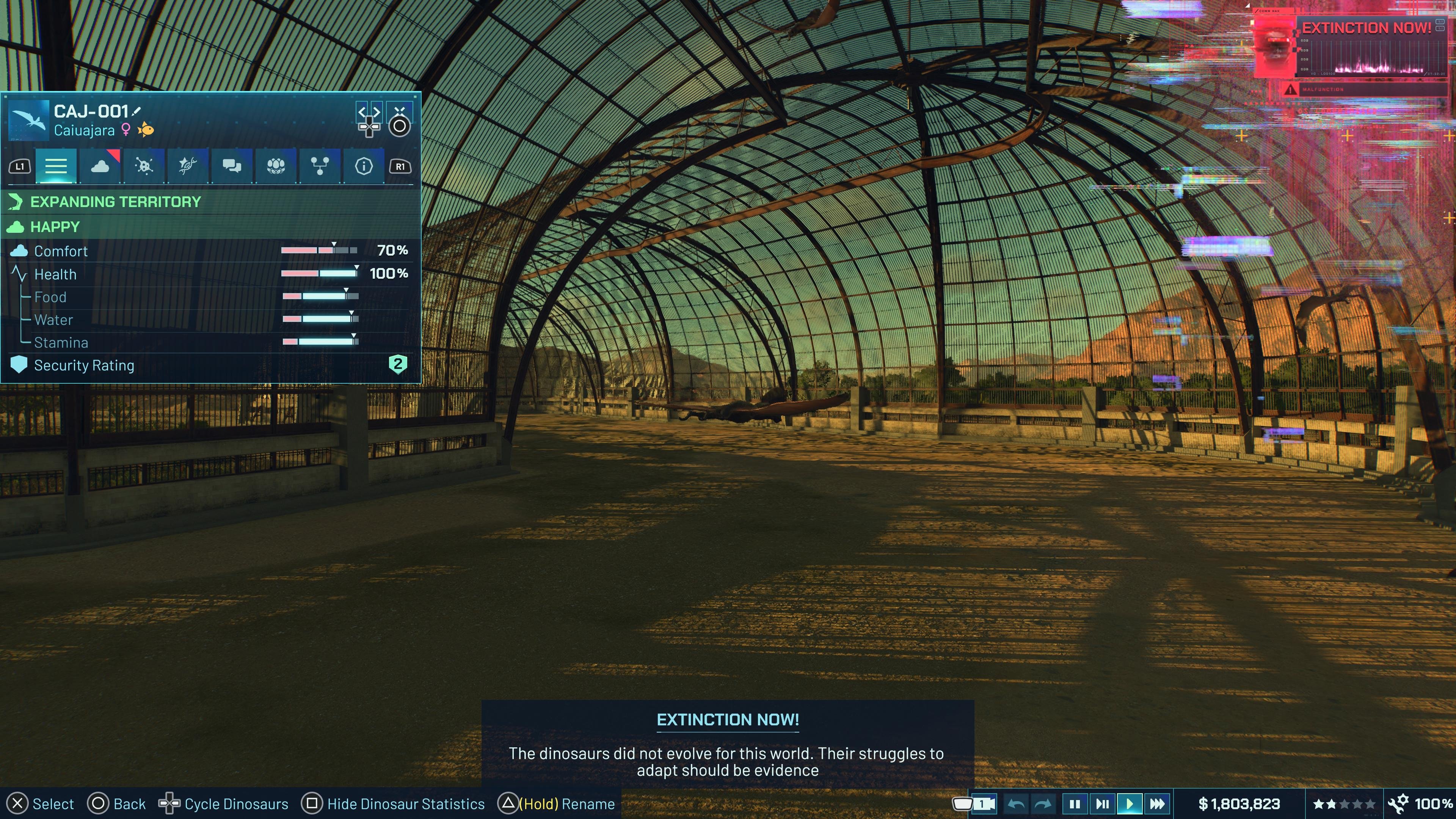
Task: View the Genome tab in dinosaur panel
Action: click(188, 166)
